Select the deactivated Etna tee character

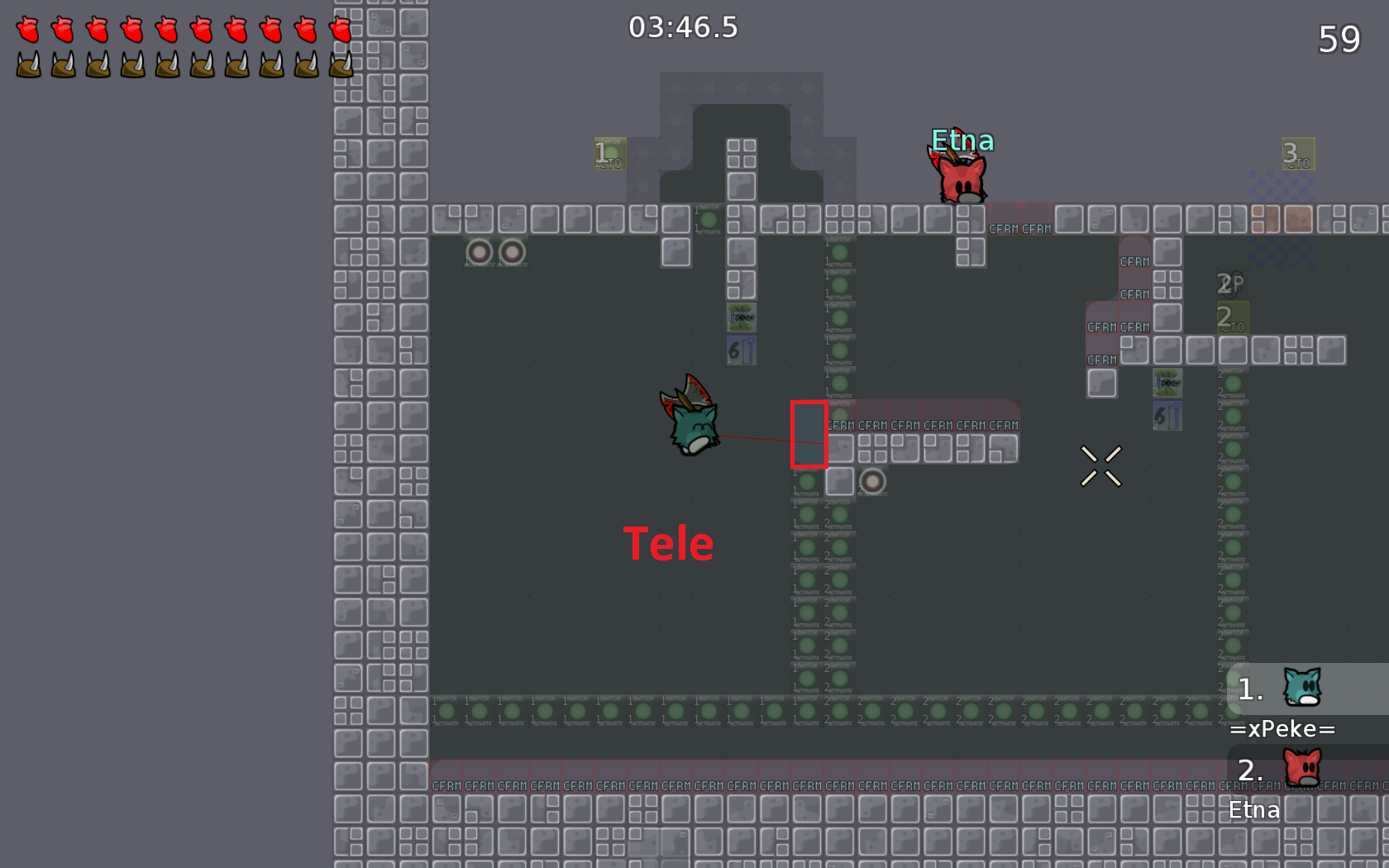[x=962, y=178]
